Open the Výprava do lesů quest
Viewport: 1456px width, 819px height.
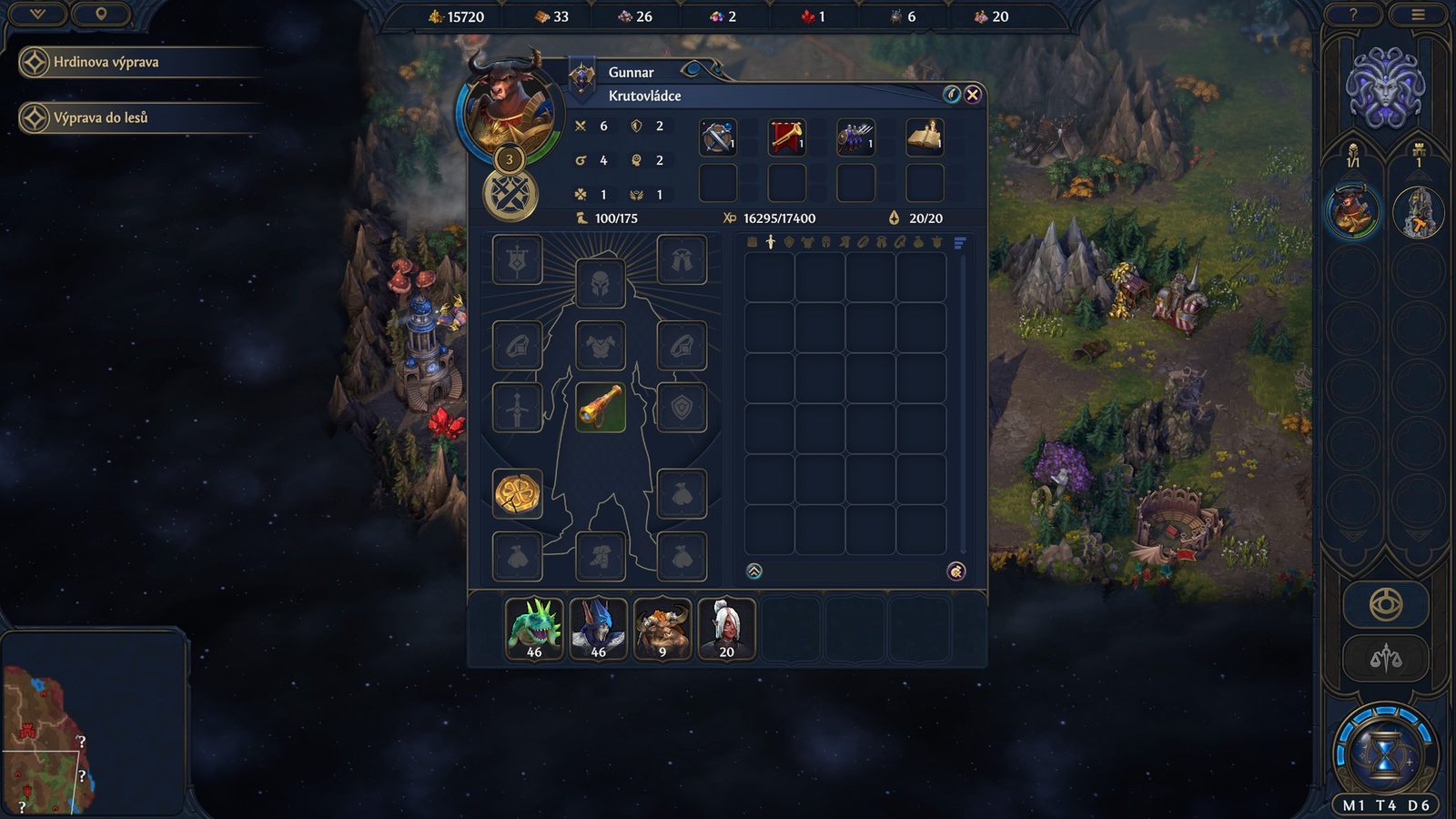pos(100,118)
